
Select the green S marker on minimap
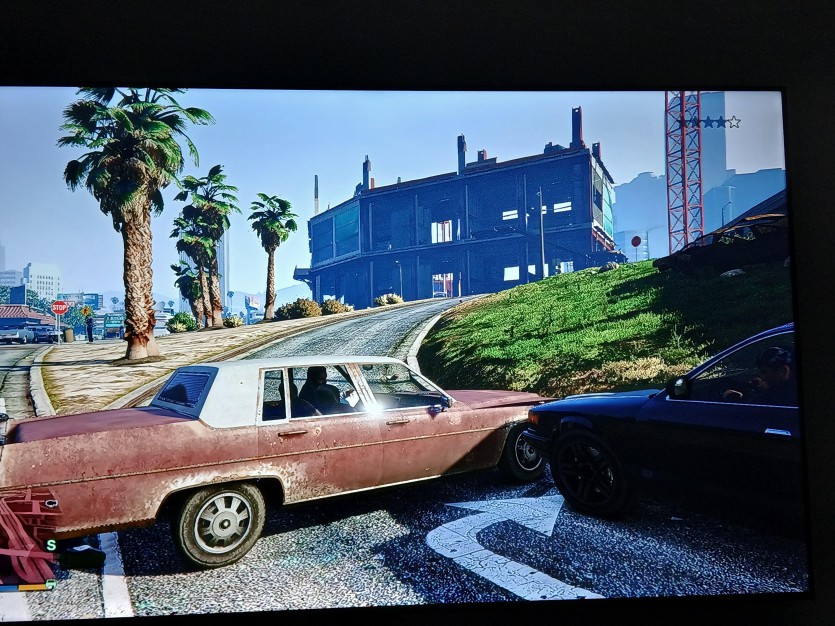click(x=50, y=545)
